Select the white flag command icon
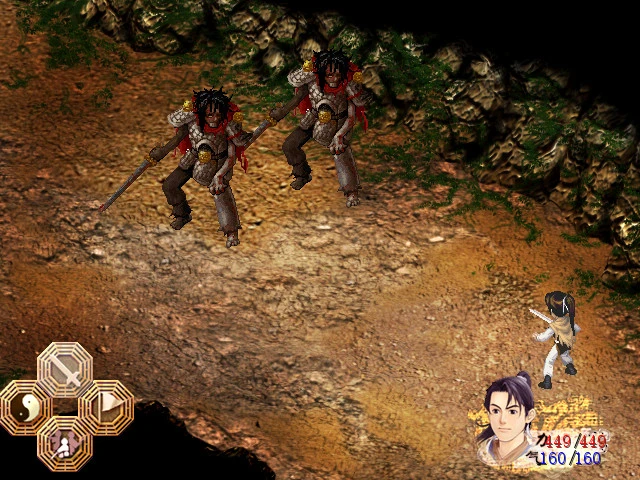Screen dimensions: 640x480 [x=105, y=407]
